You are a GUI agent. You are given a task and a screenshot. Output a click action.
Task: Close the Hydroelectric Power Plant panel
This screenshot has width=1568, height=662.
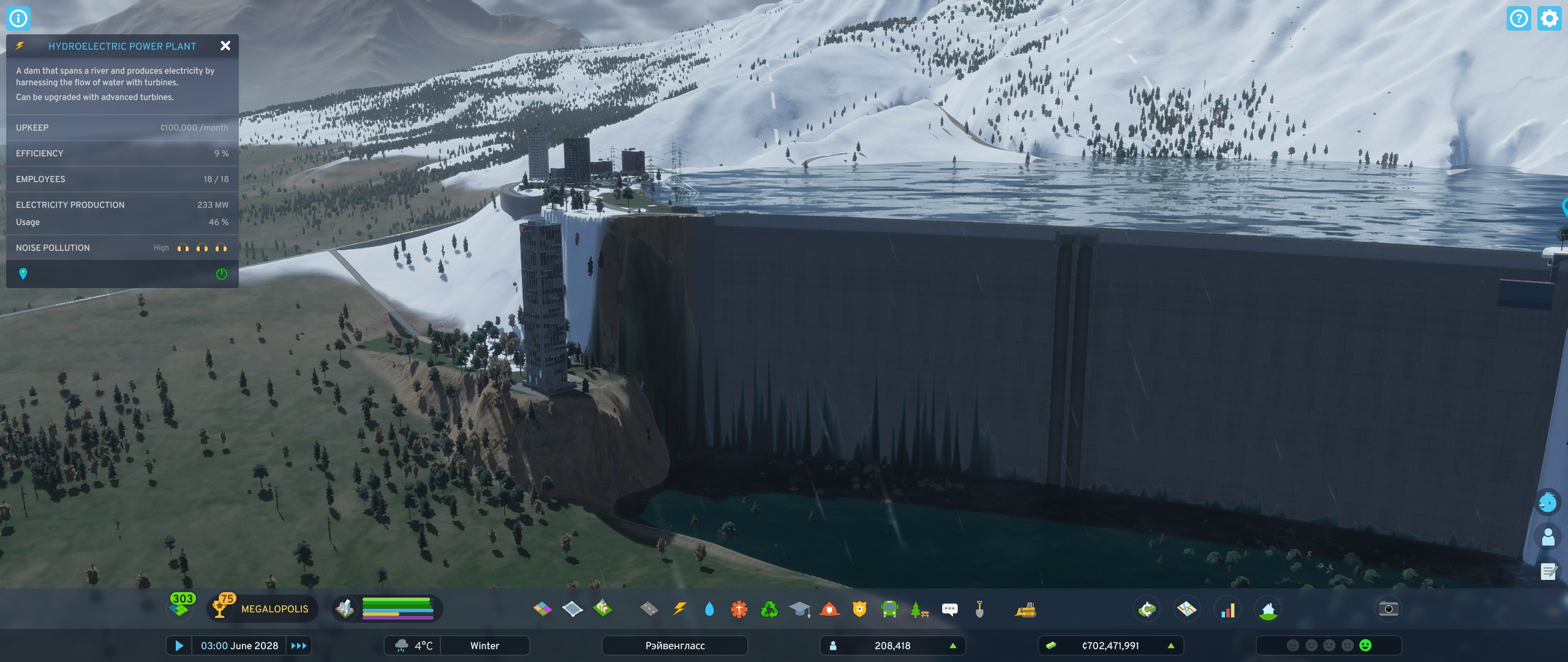tap(225, 46)
